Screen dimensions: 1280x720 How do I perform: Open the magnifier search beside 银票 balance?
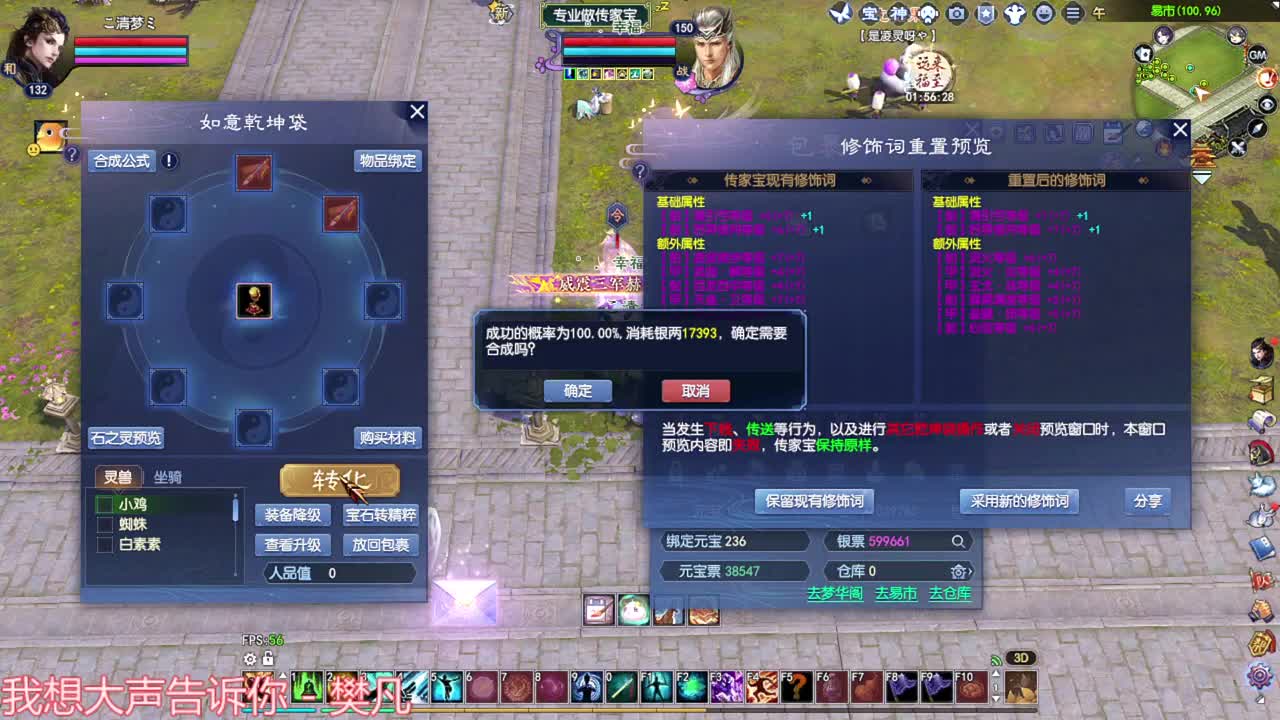(x=959, y=541)
